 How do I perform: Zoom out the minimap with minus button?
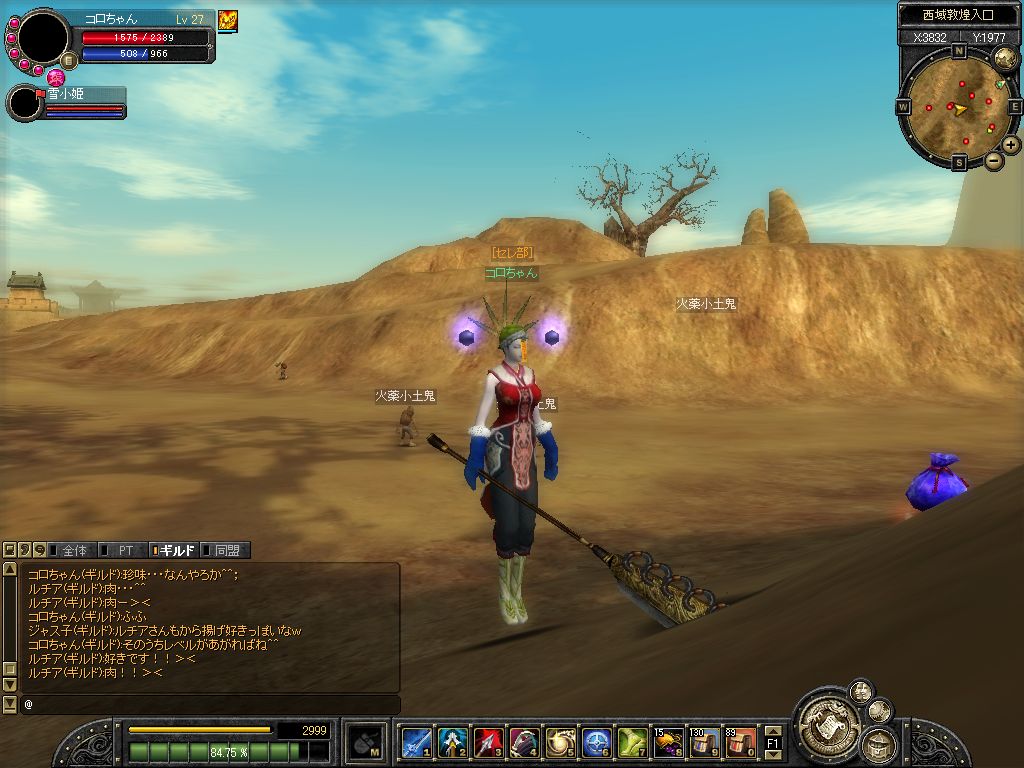point(994,160)
